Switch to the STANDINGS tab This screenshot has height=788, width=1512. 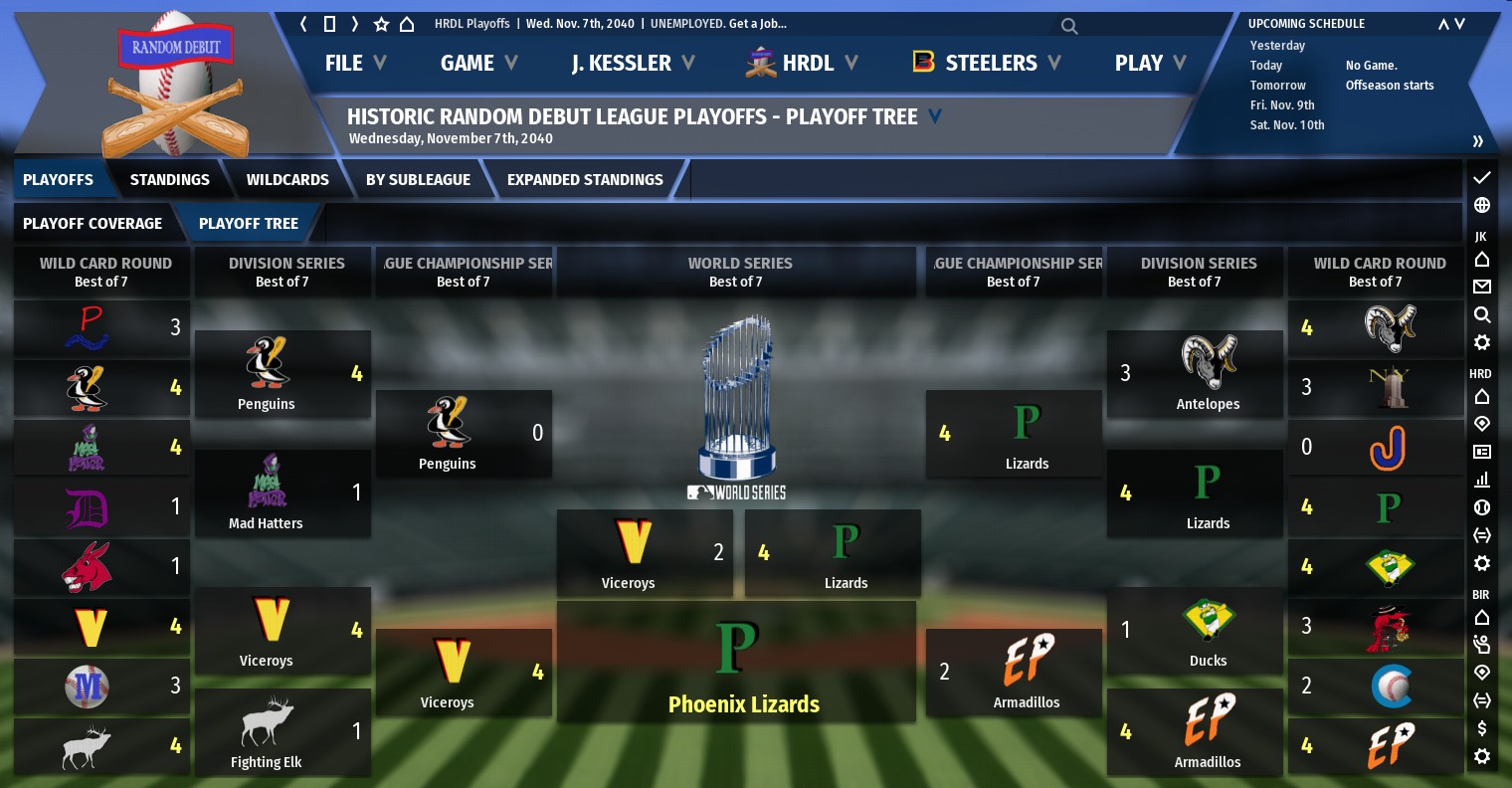click(x=169, y=180)
